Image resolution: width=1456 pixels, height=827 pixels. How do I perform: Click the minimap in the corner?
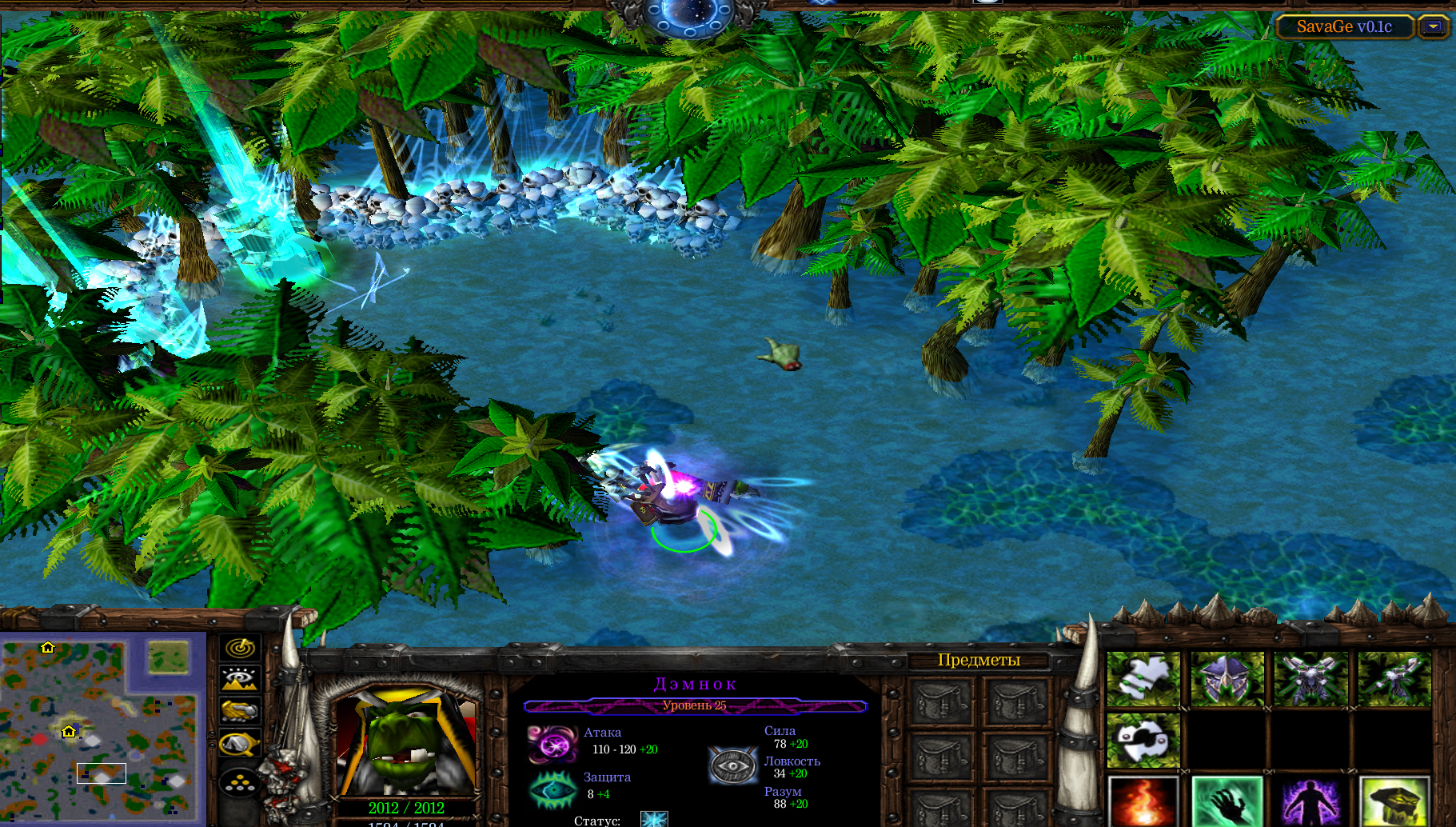[x=102, y=728]
